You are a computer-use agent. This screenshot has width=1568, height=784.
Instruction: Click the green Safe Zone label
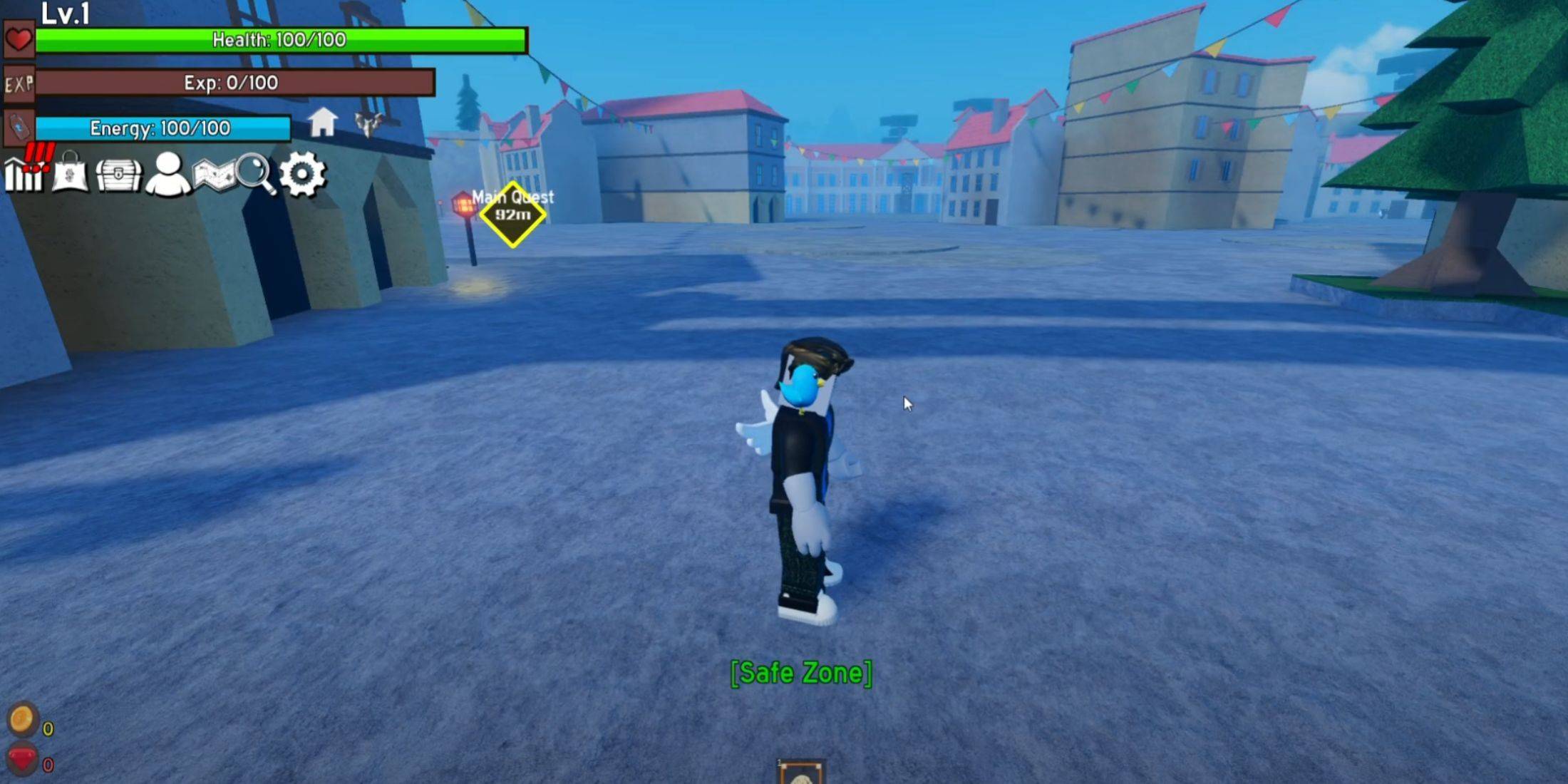pyautogui.click(x=803, y=673)
